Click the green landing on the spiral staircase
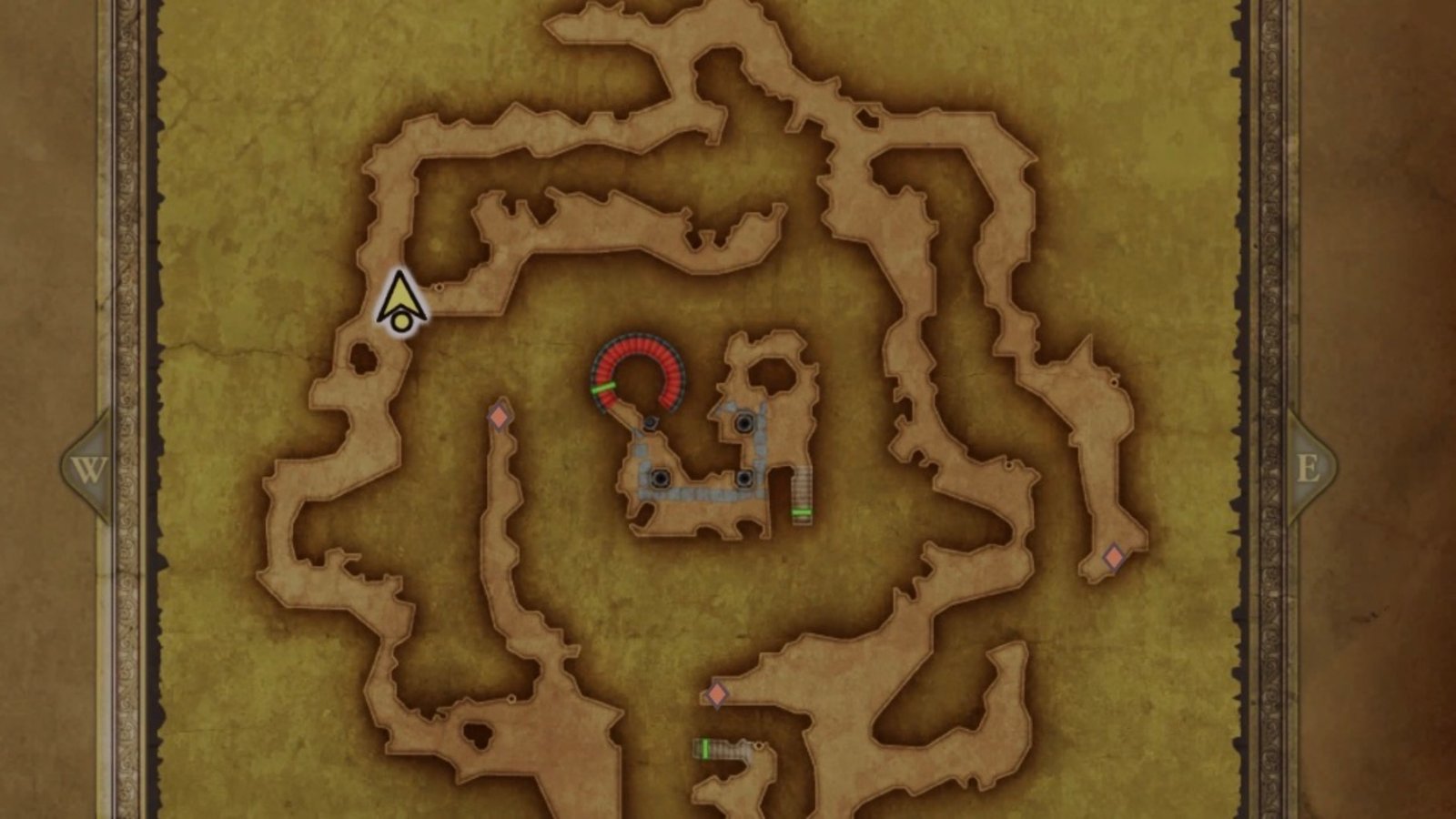The width and height of the screenshot is (1456, 819). tap(602, 387)
